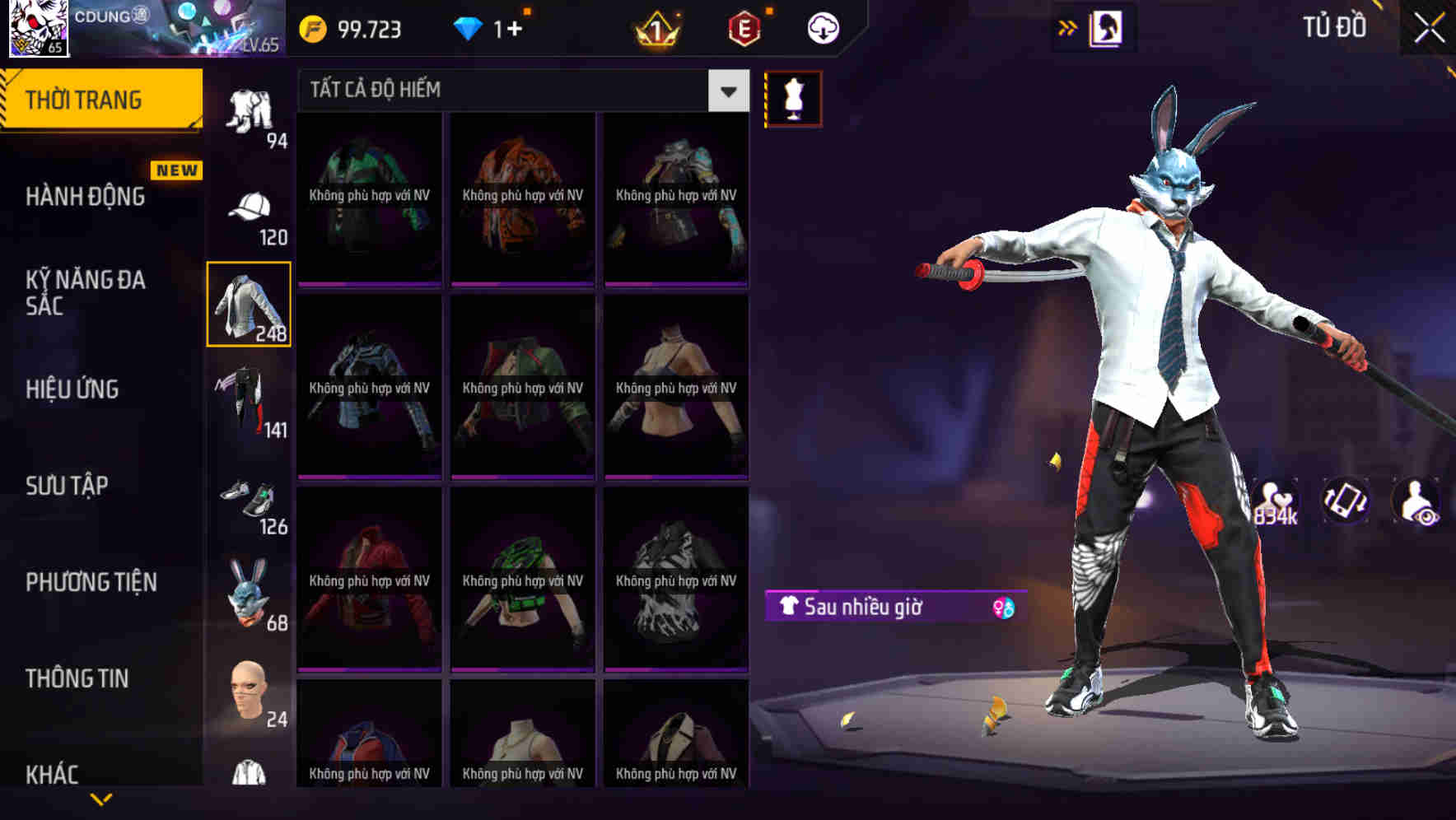This screenshot has width=1456, height=820.
Task: Toggle the outfit card view icon near TỦ ĐỒ
Action: click(x=1105, y=27)
